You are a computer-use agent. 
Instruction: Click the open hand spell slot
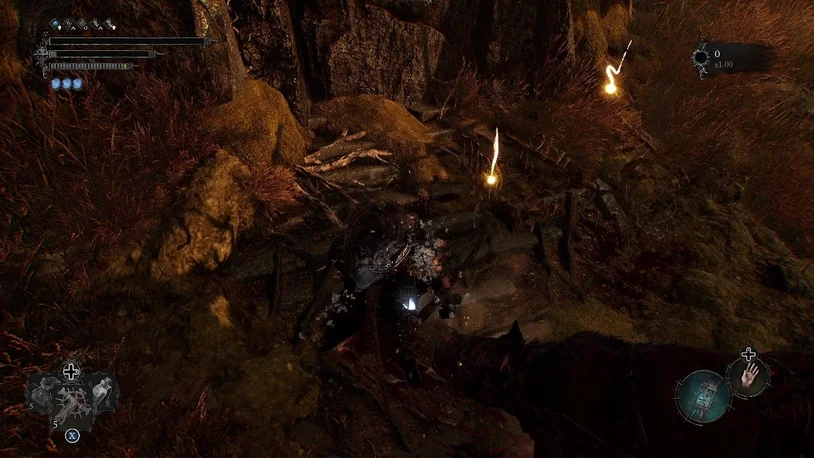click(748, 378)
